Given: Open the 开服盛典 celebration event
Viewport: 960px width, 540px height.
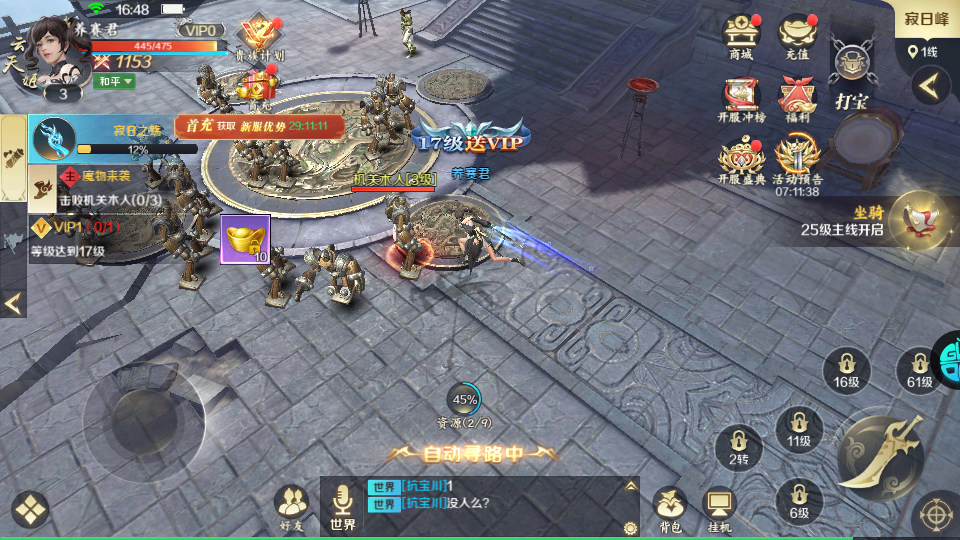Looking at the screenshot, I should pyautogui.click(x=741, y=160).
